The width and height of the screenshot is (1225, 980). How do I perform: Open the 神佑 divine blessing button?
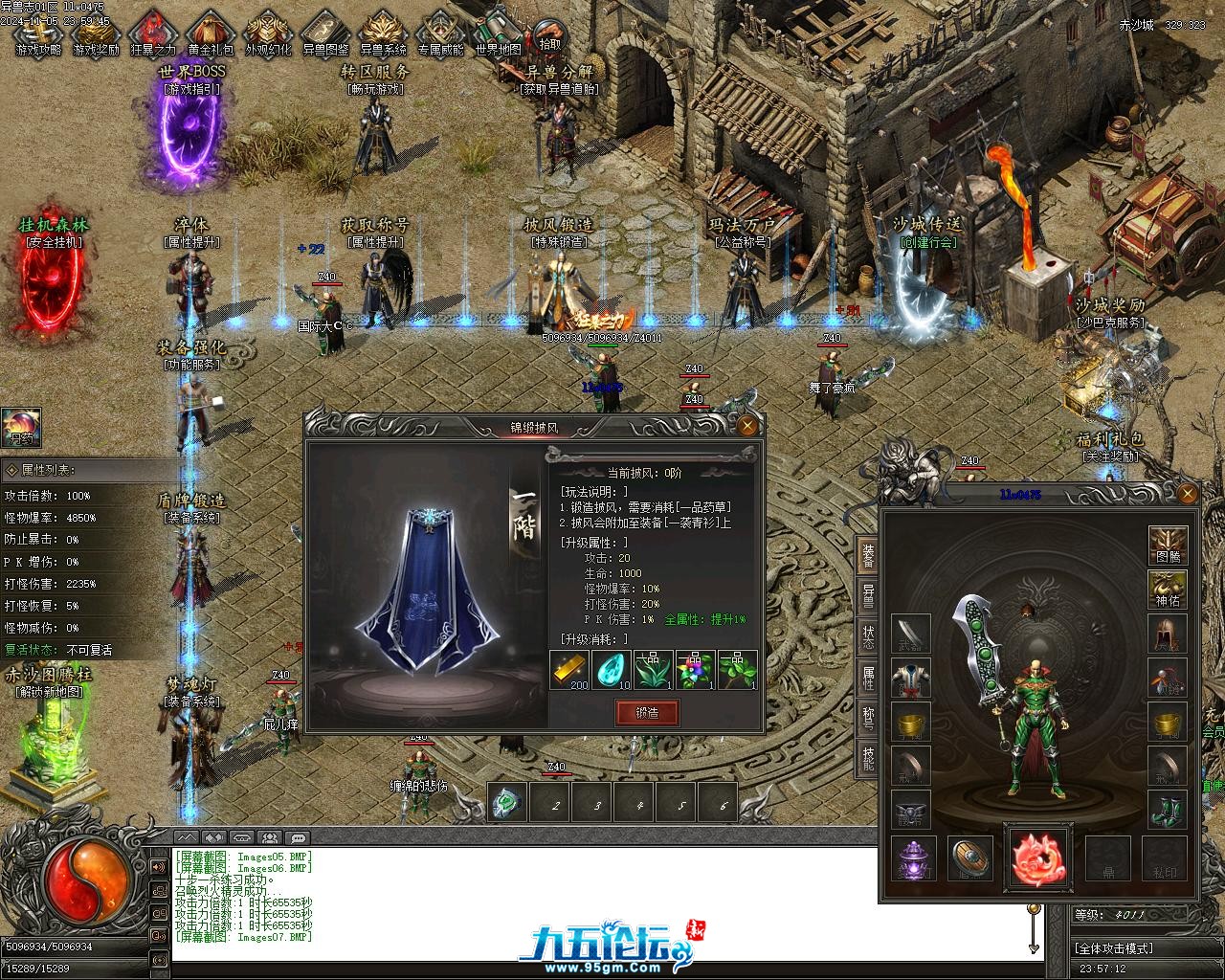[1168, 590]
